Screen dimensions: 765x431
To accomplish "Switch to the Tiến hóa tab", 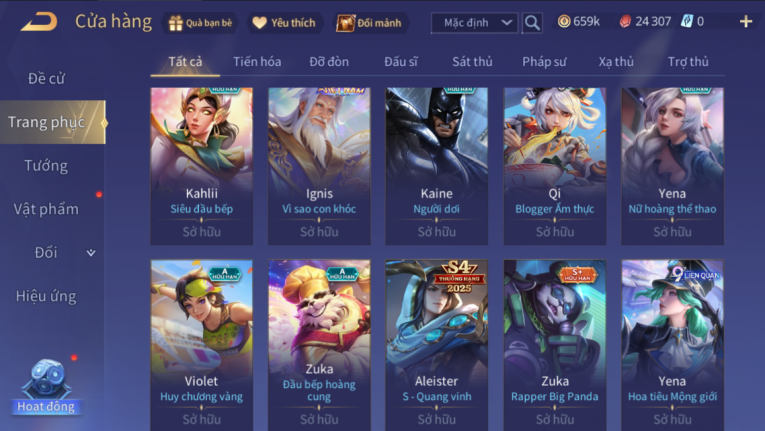I will (x=257, y=62).
